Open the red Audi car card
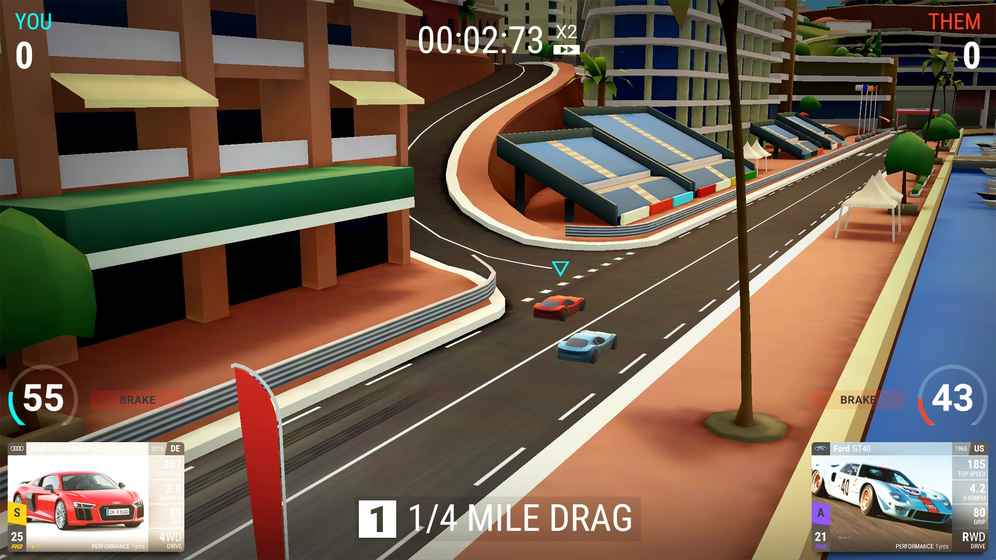Screen dimensions: 996x560 96,497
